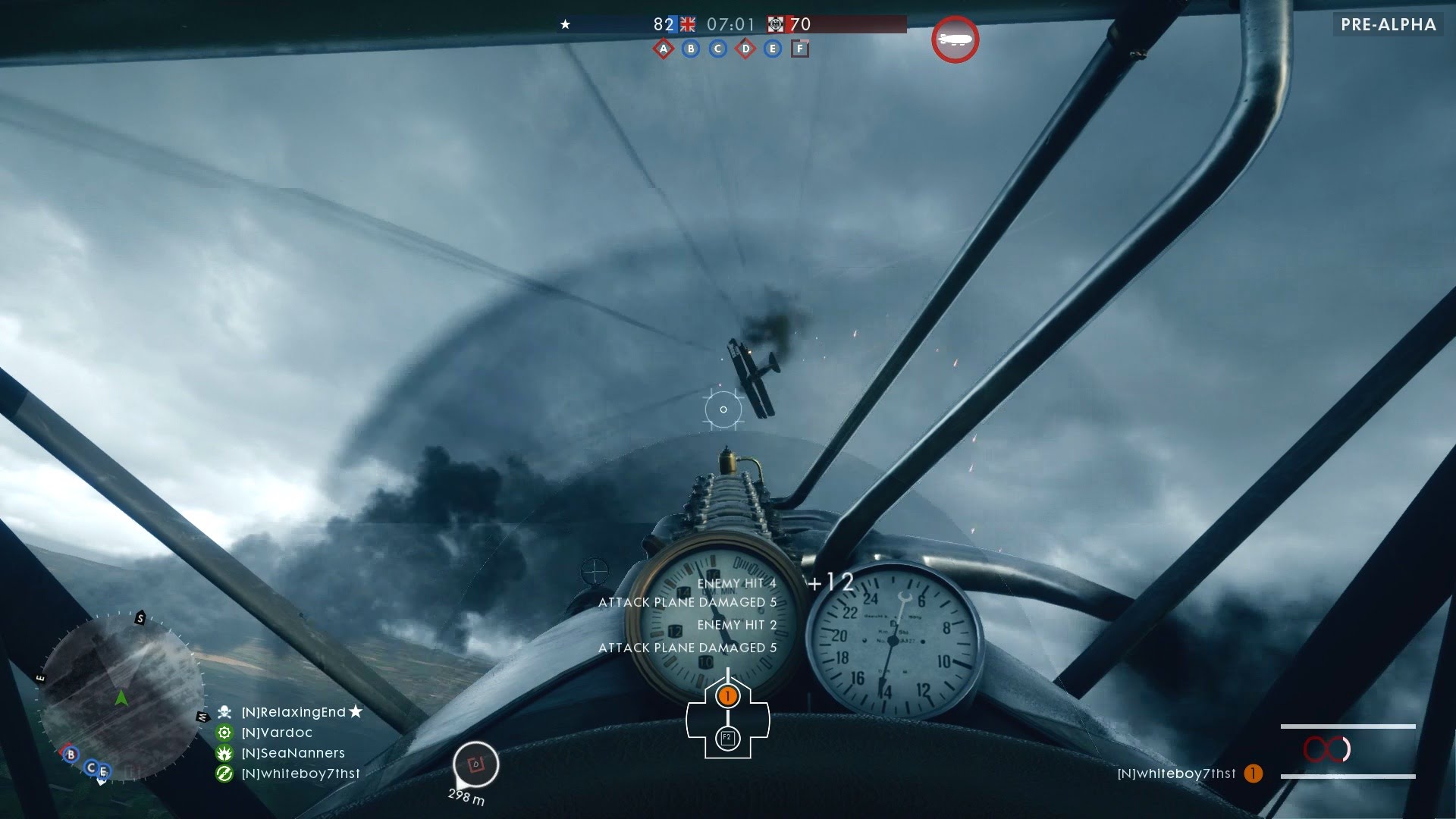Click the green compass icon next to [N]whiteboy7thst

pos(223,773)
